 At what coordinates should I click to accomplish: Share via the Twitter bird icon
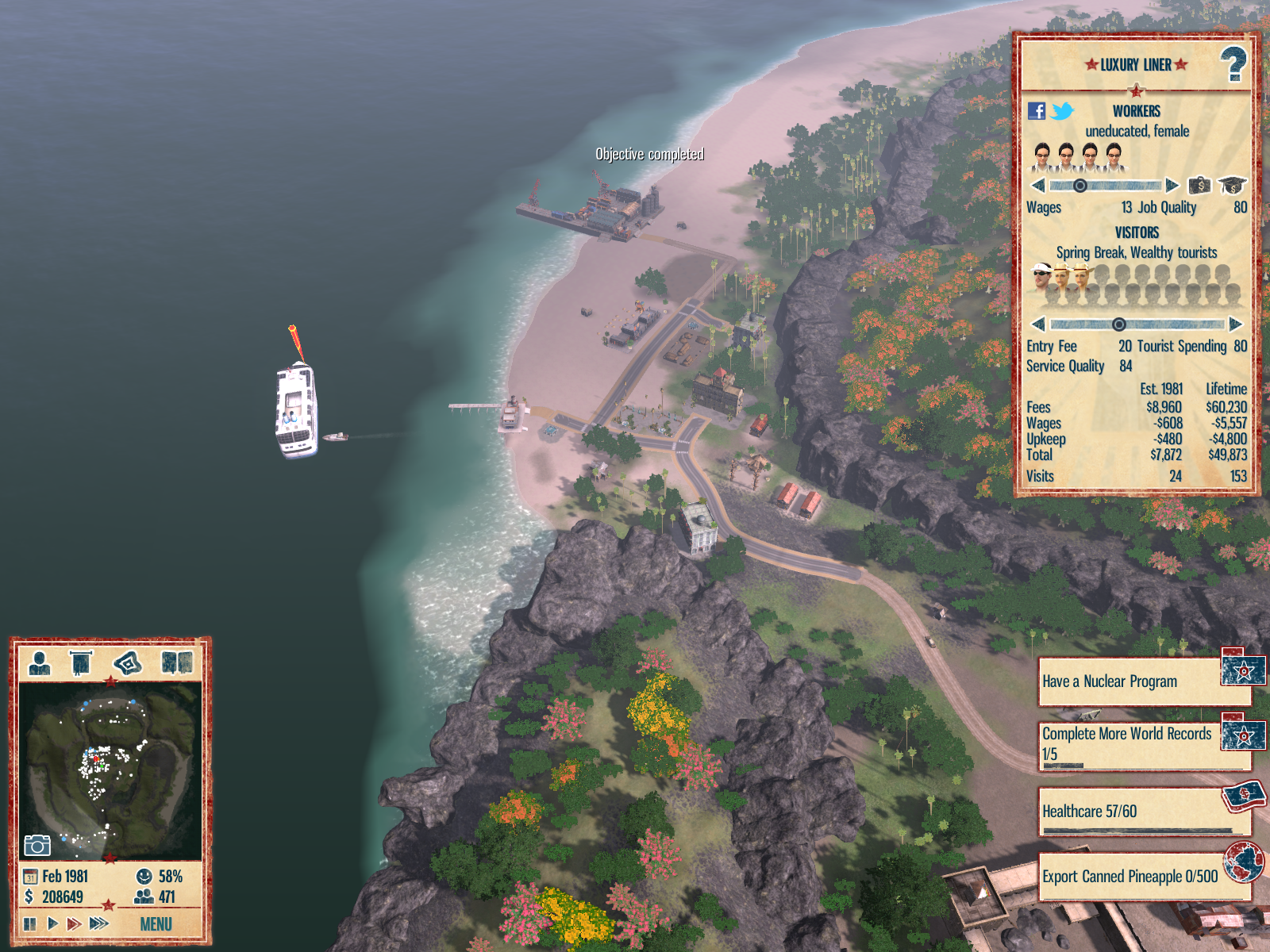coord(1062,111)
